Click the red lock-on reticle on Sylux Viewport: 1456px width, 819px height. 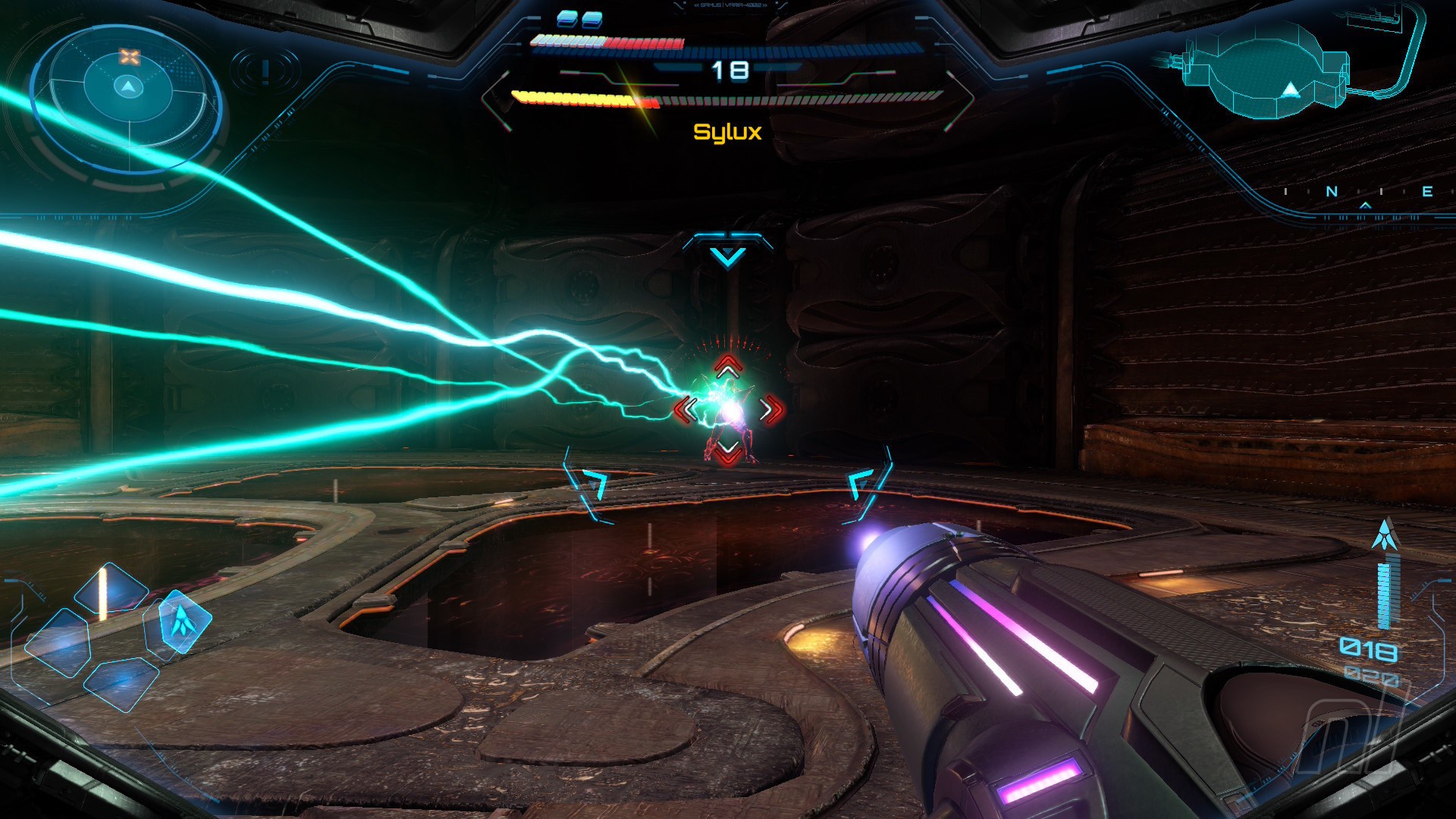point(729,409)
